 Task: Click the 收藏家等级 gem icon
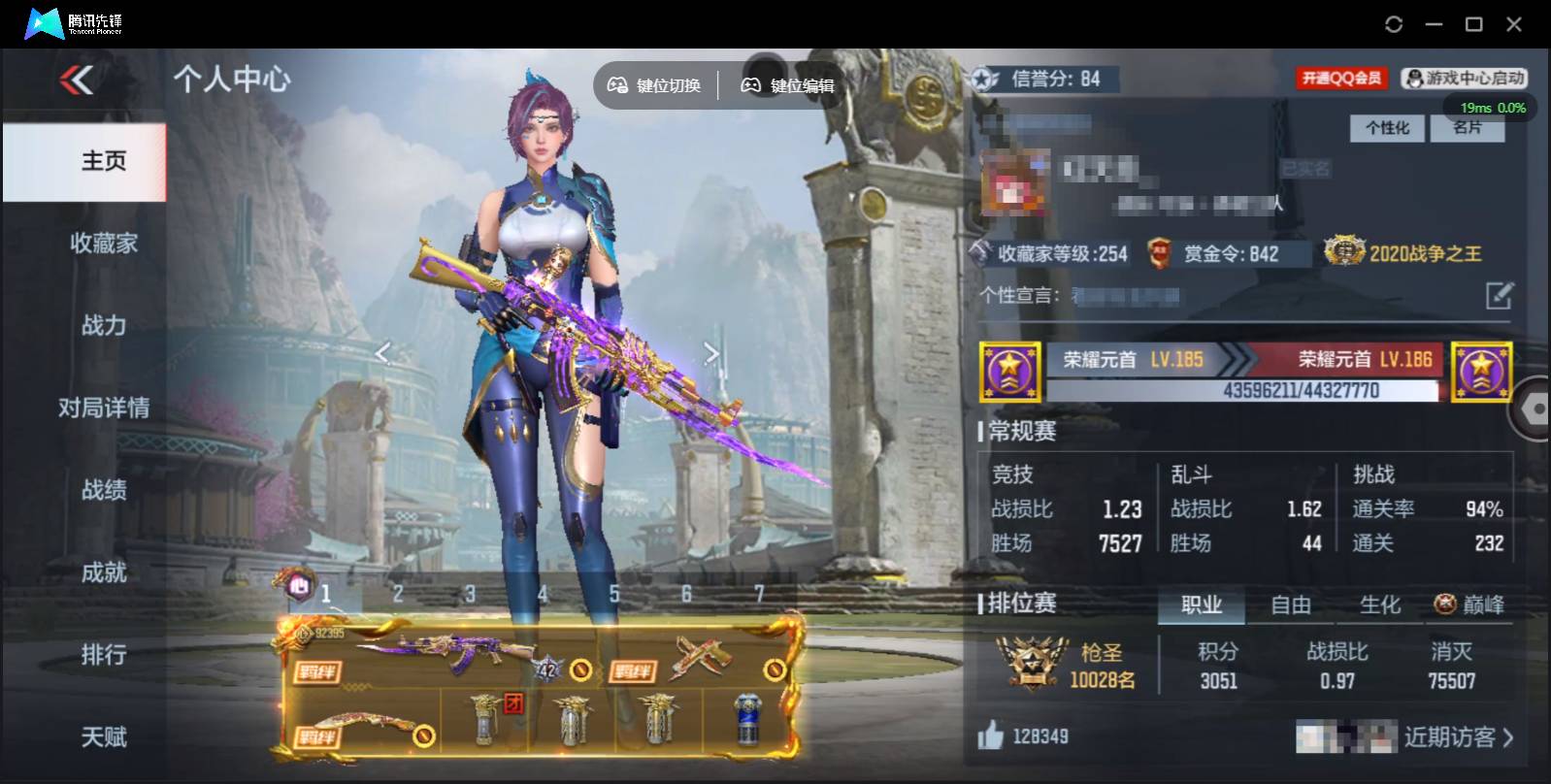981,250
